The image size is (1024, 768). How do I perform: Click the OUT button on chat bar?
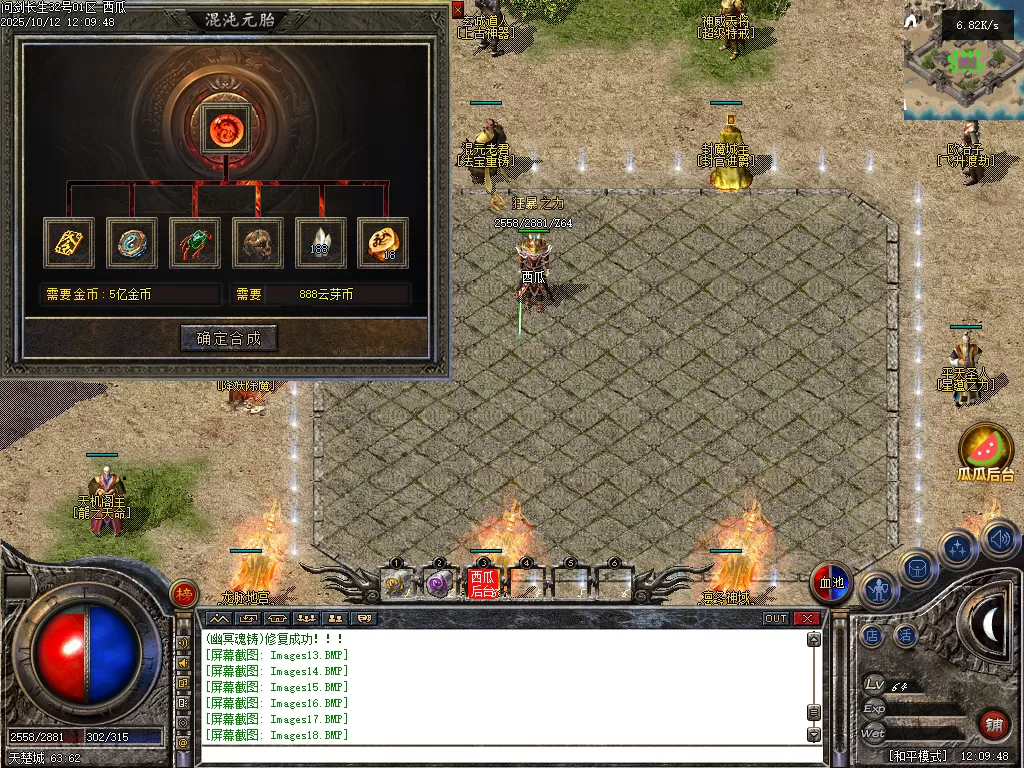(x=776, y=618)
